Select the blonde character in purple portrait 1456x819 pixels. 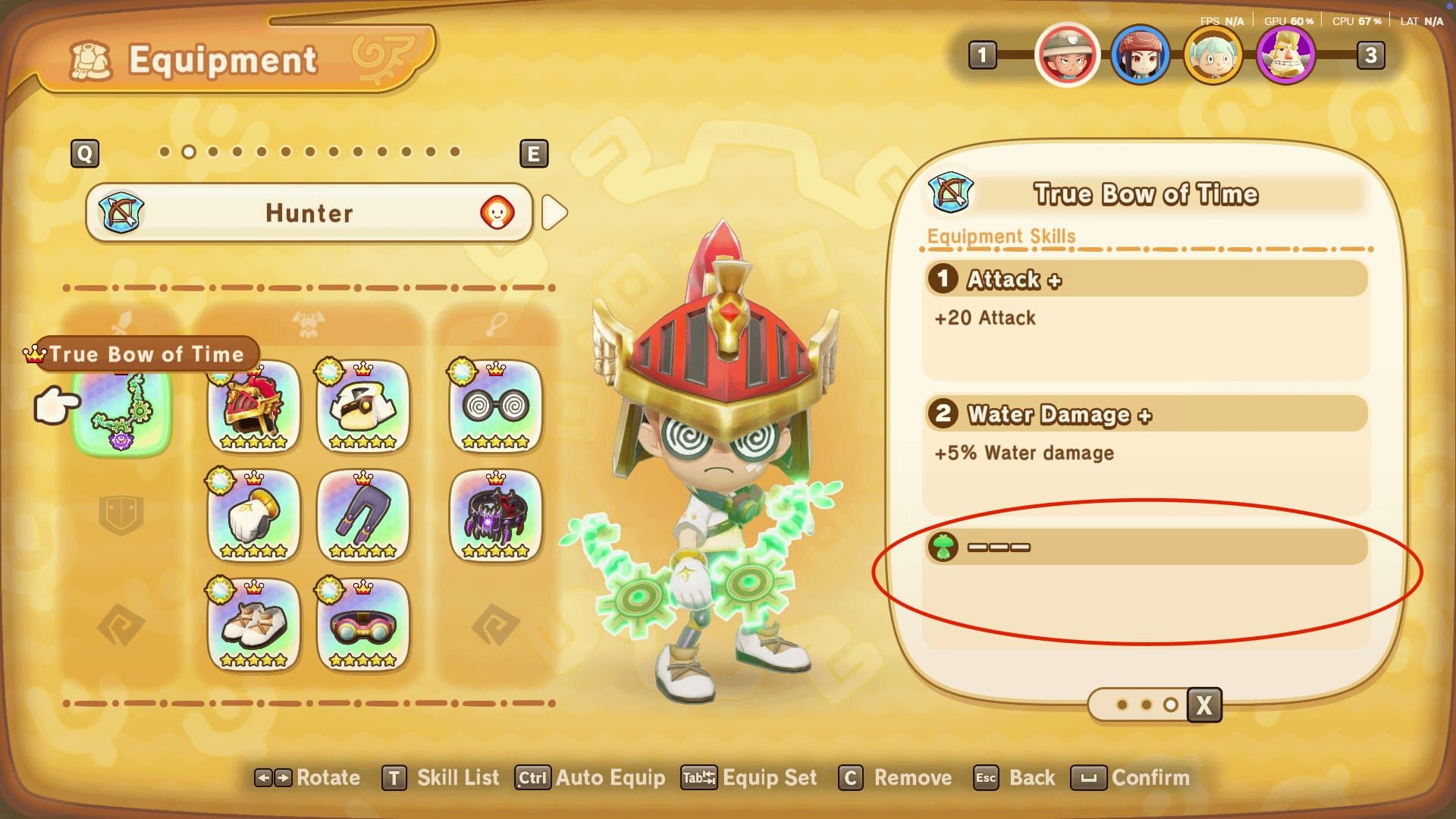(x=1285, y=55)
